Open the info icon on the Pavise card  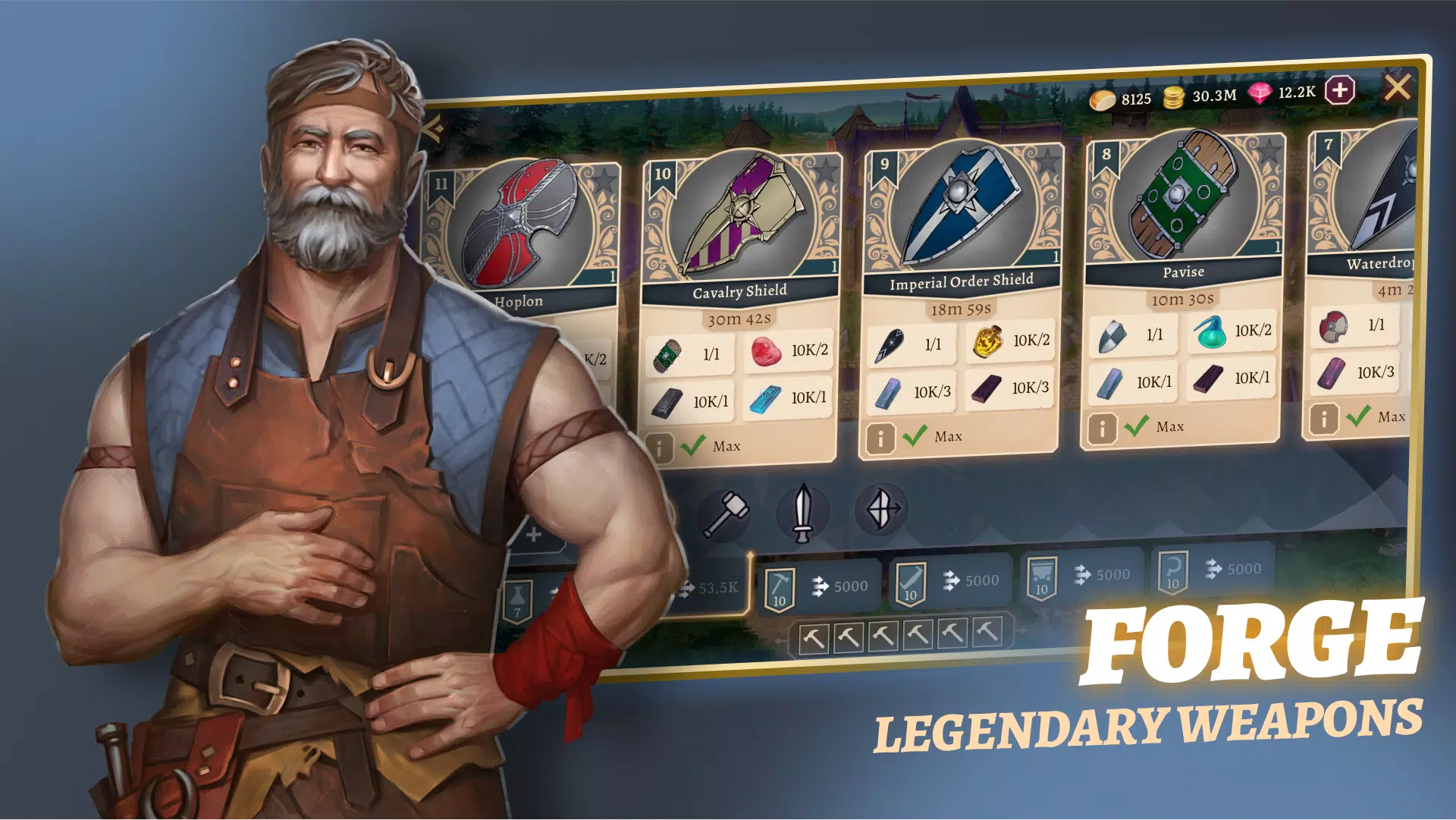coord(1103,426)
